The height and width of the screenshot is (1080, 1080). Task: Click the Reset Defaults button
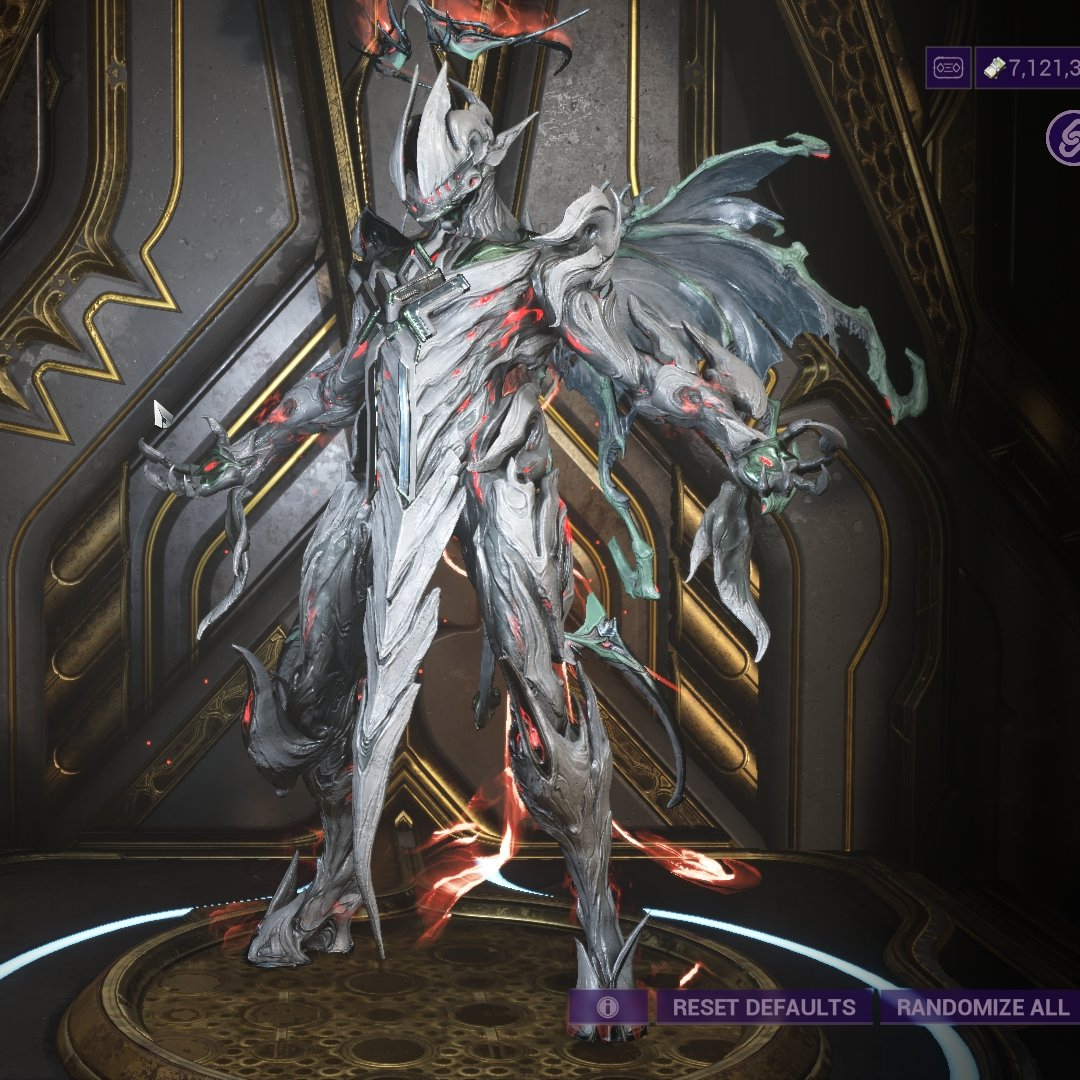click(764, 1007)
